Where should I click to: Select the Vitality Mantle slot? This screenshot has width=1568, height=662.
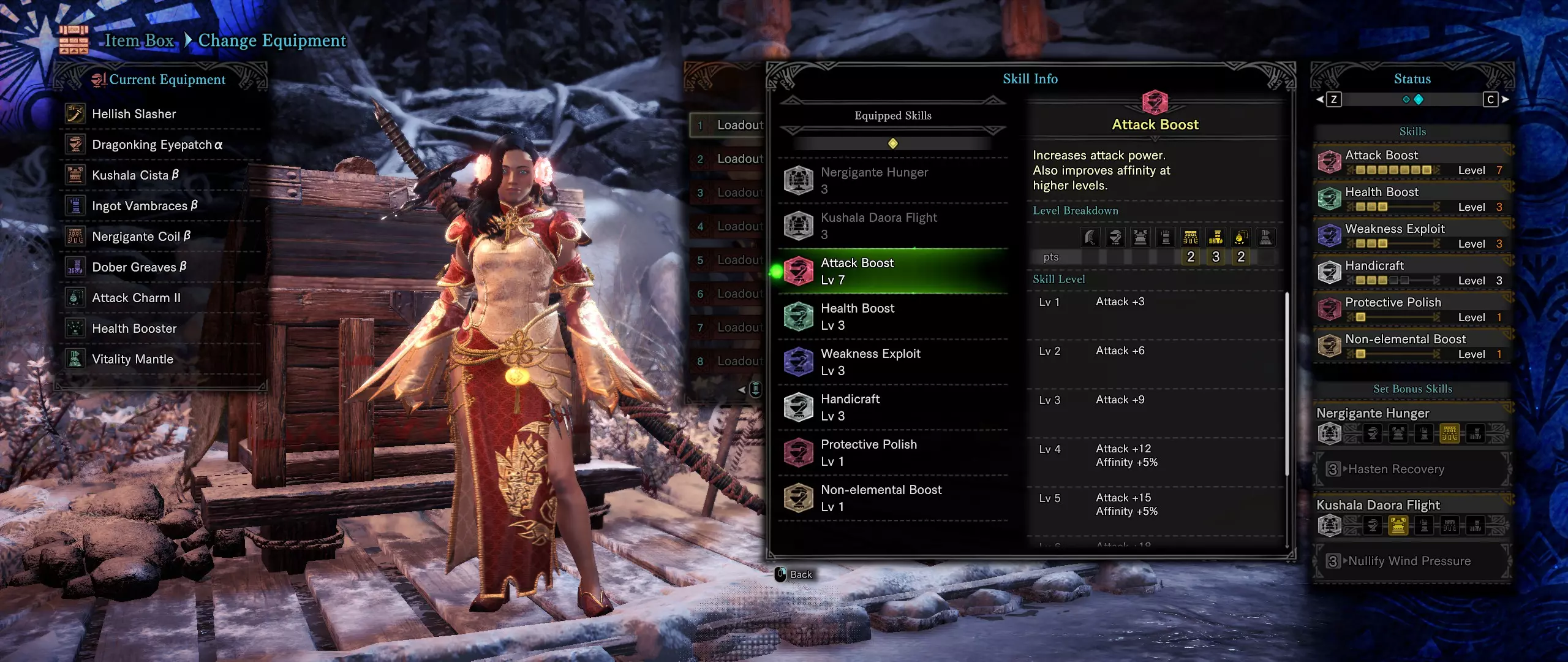coord(132,359)
